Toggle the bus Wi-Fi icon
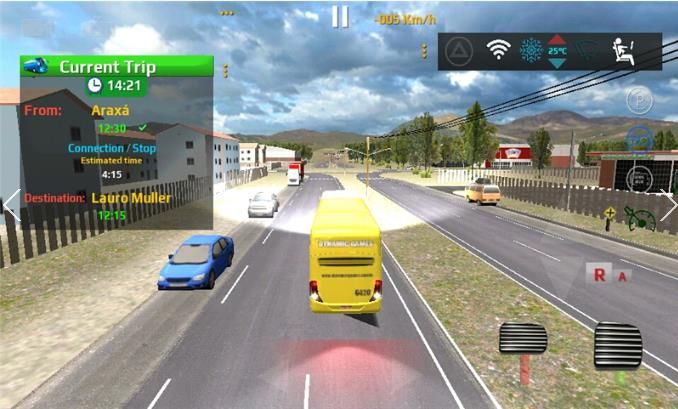Screen dimensions: 678x409 pos(497,50)
